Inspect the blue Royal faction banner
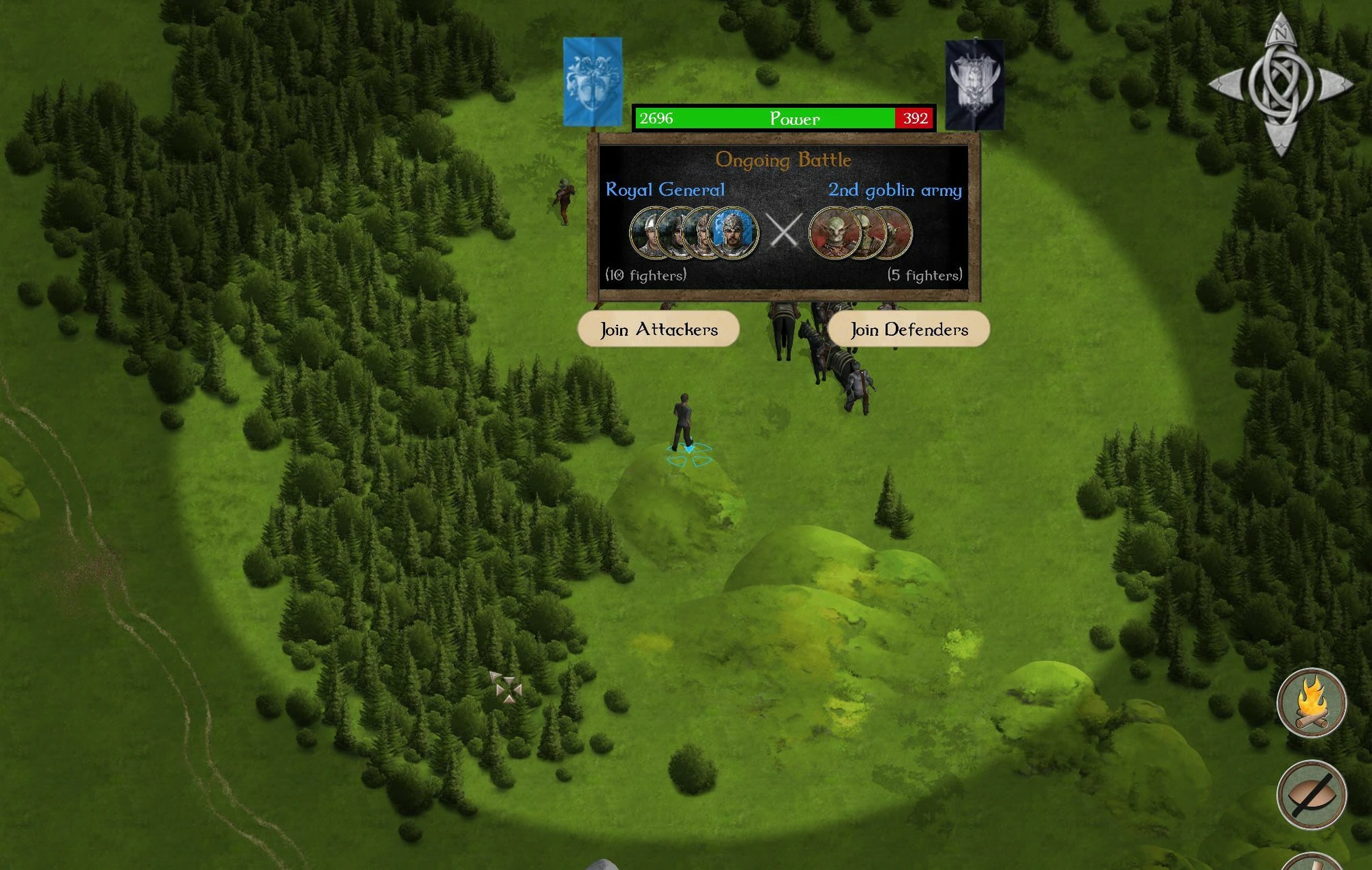Image resolution: width=1372 pixels, height=870 pixels. coord(592,82)
